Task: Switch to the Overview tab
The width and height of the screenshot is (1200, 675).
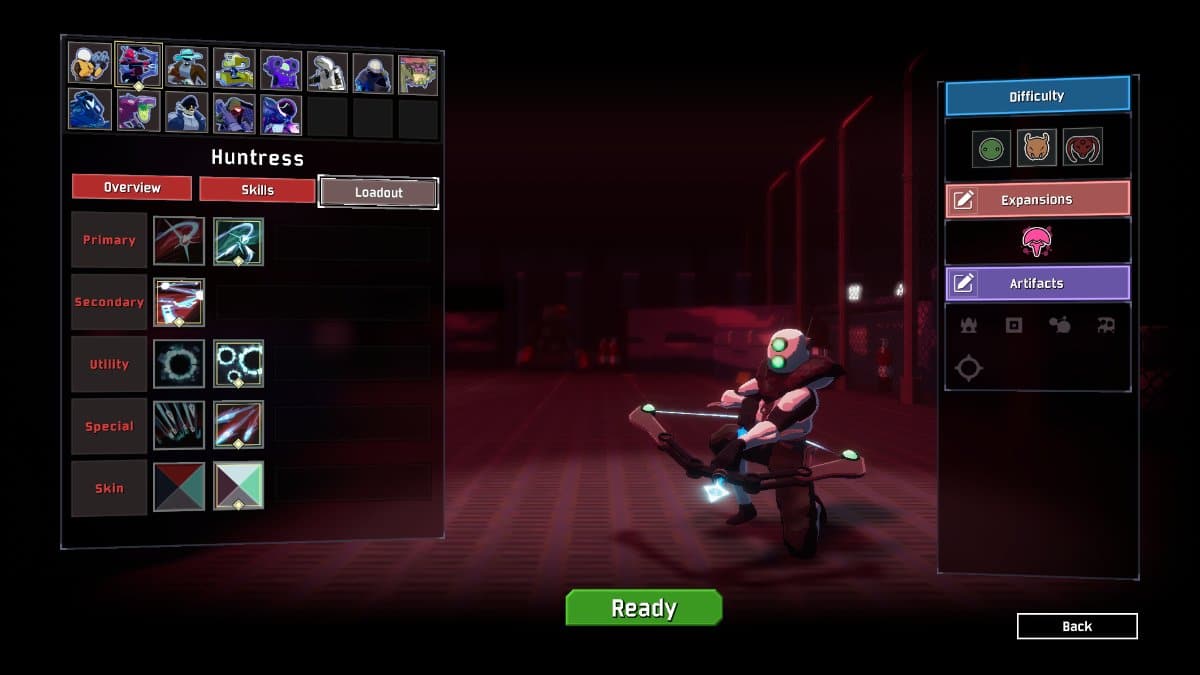Action: coord(131,188)
